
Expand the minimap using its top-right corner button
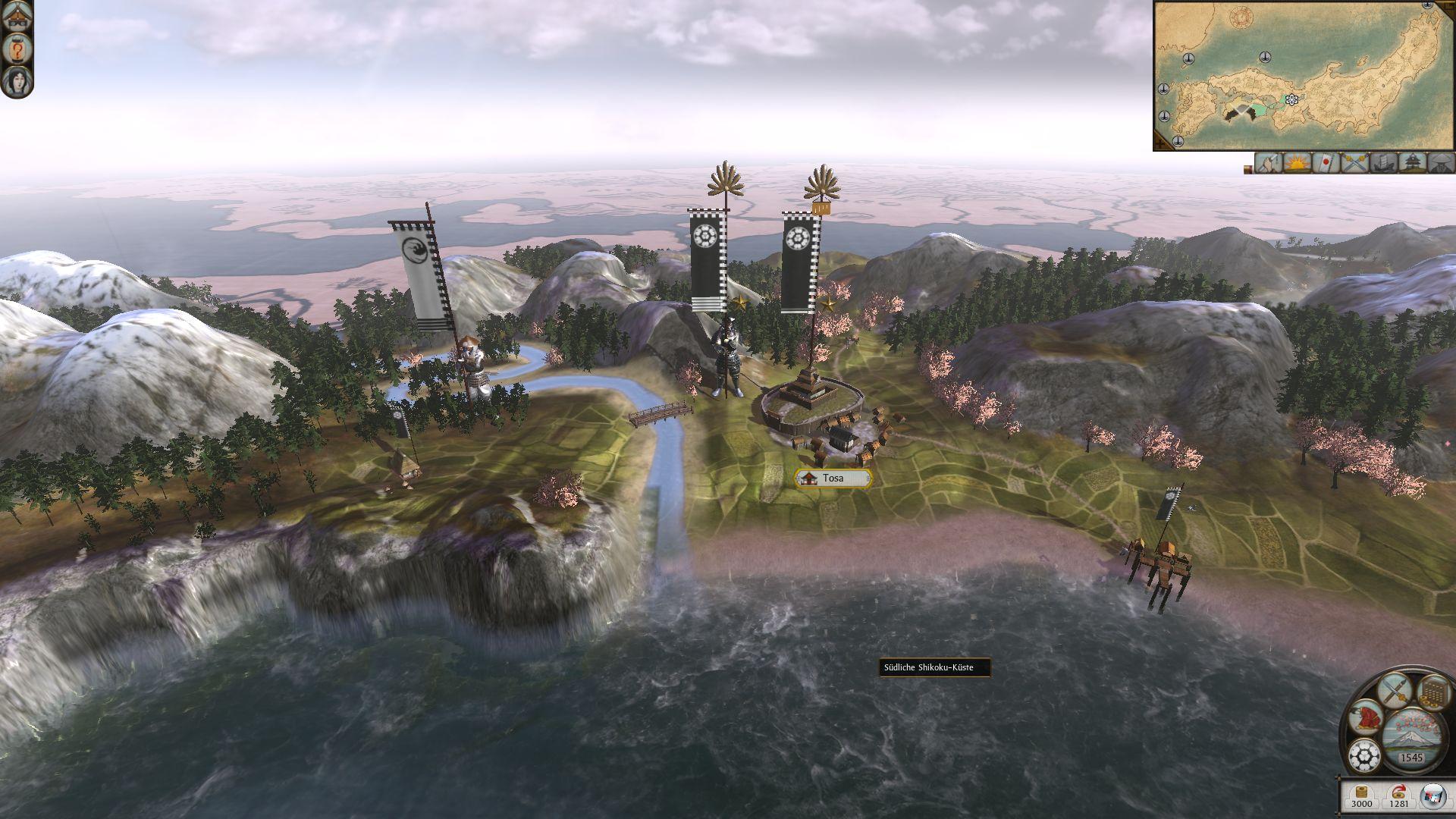click(x=1448, y=5)
